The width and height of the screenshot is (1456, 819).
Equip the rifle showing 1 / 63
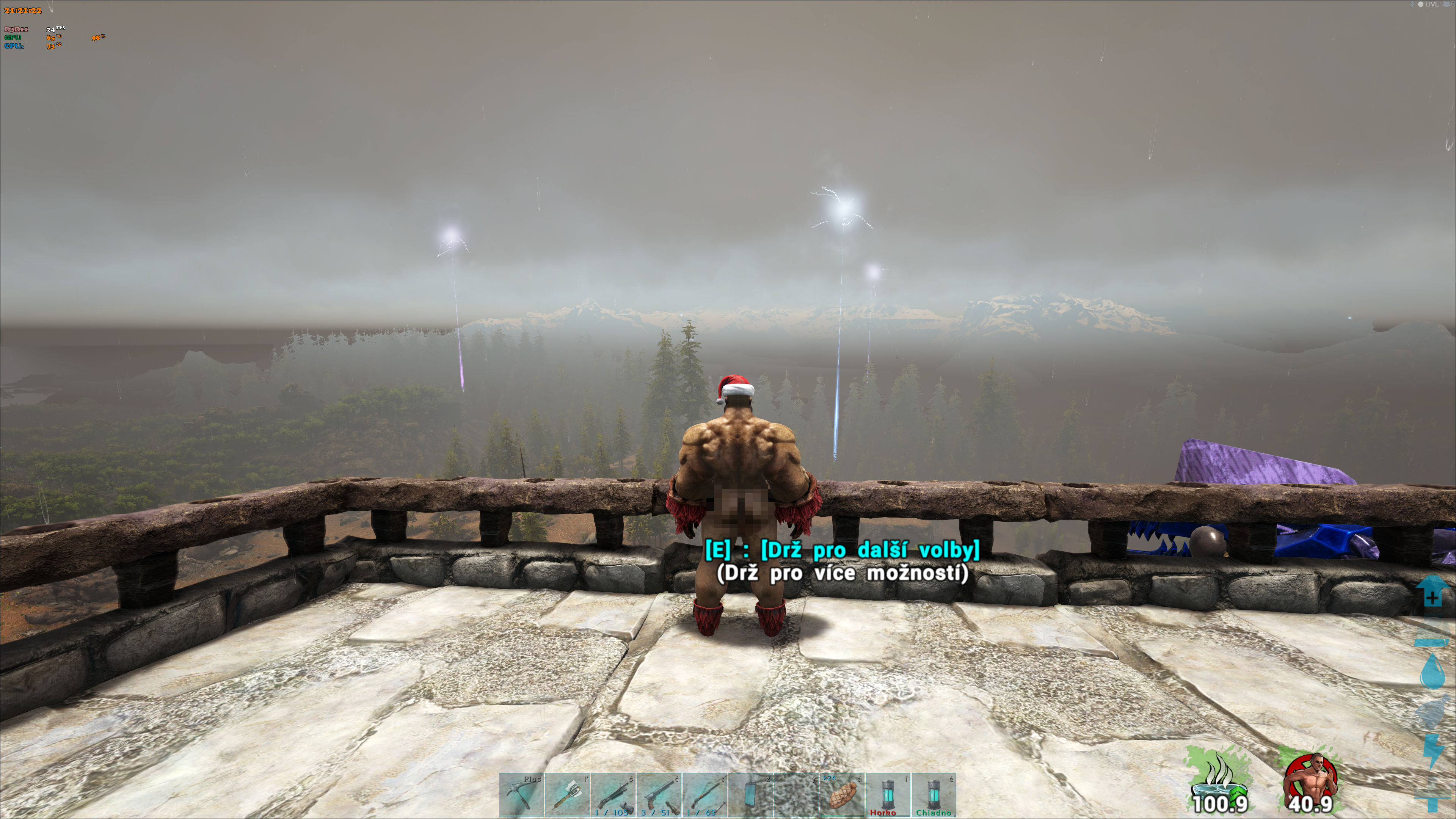coord(704,795)
